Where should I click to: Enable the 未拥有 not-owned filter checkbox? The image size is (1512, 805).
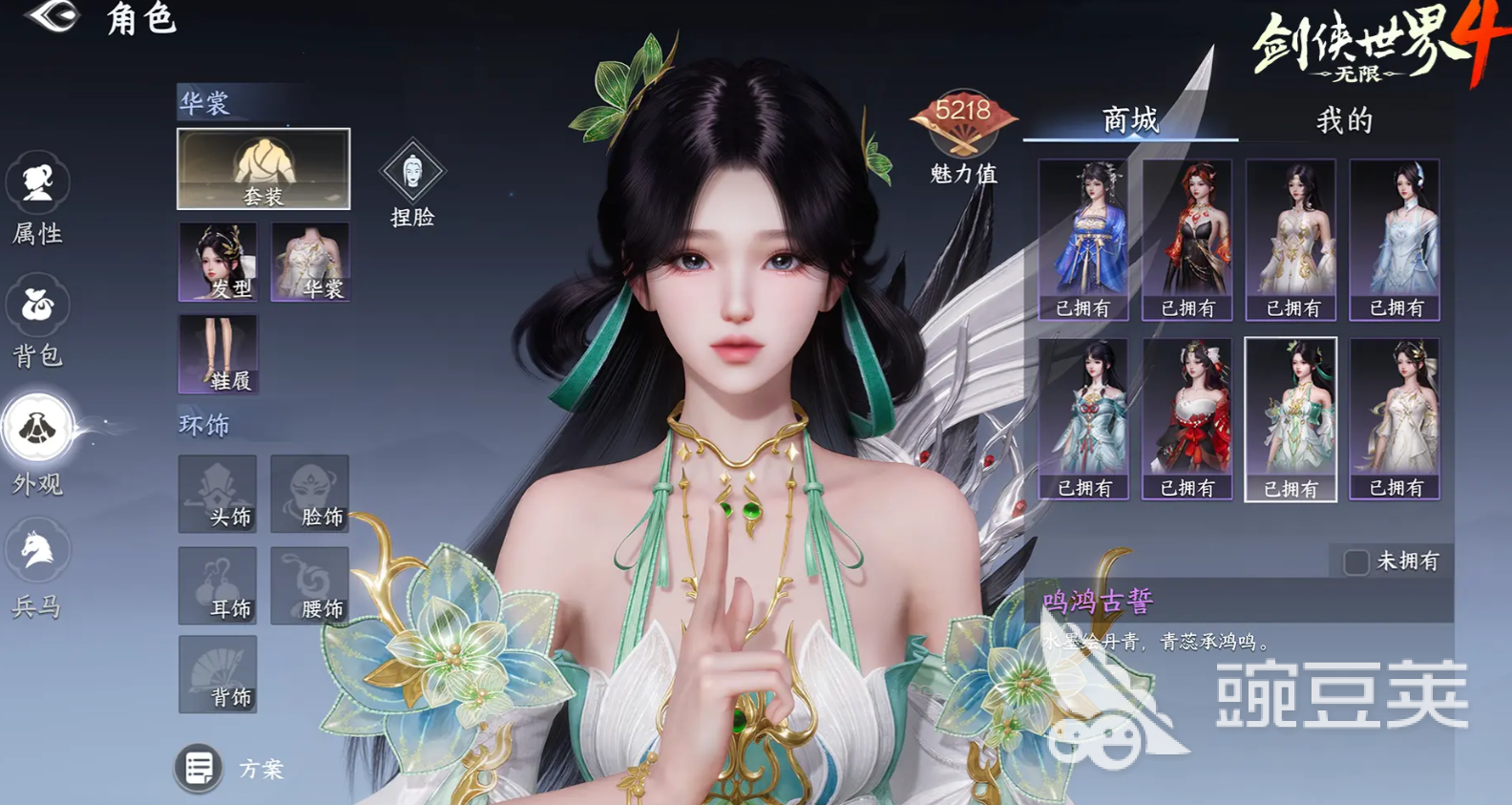(1354, 562)
